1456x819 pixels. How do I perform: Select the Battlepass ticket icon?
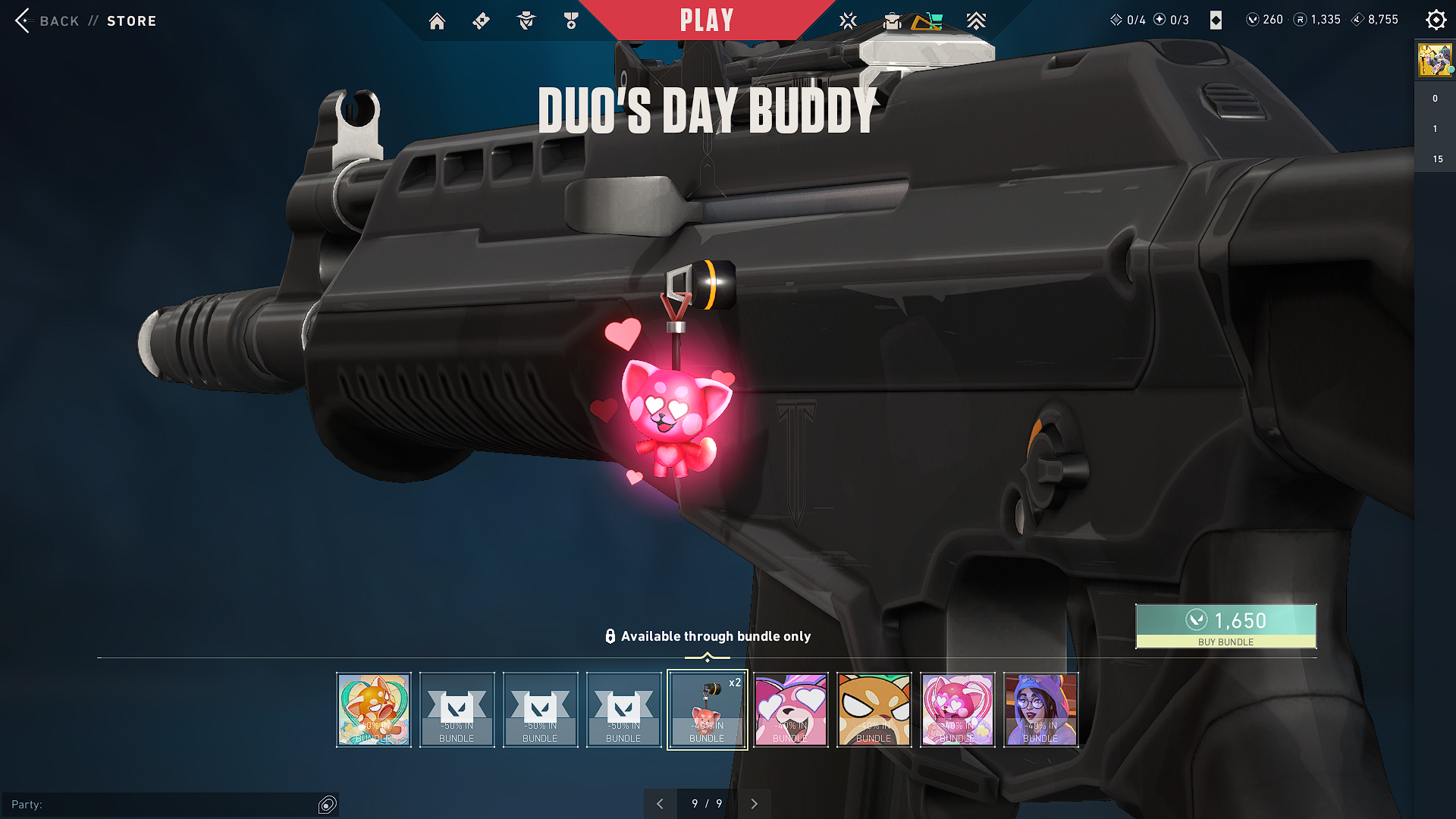click(x=481, y=20)
